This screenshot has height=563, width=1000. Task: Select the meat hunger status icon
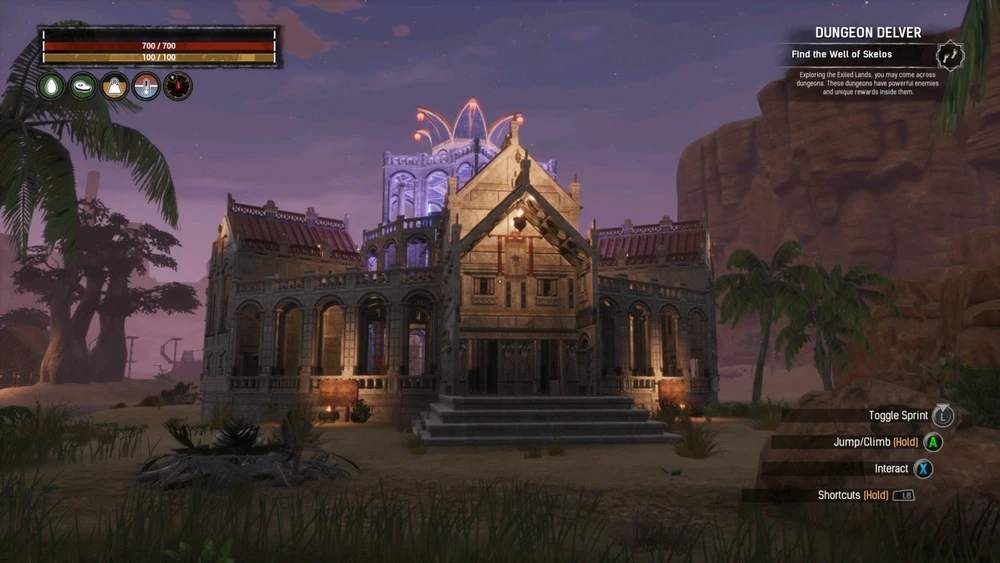pyautogui.click(x=83, y=87)
